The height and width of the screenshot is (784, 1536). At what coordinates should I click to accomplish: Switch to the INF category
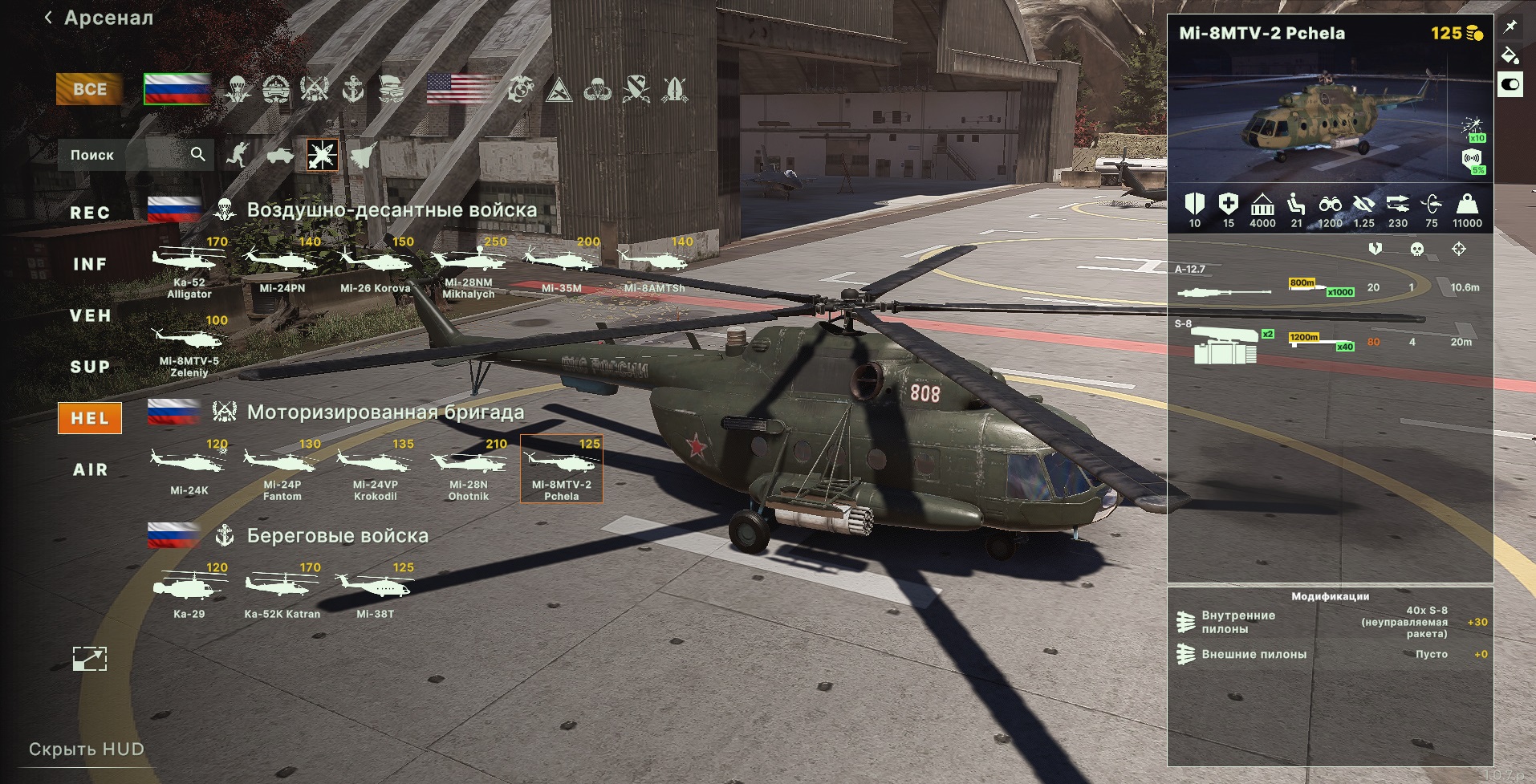[90, 264]
